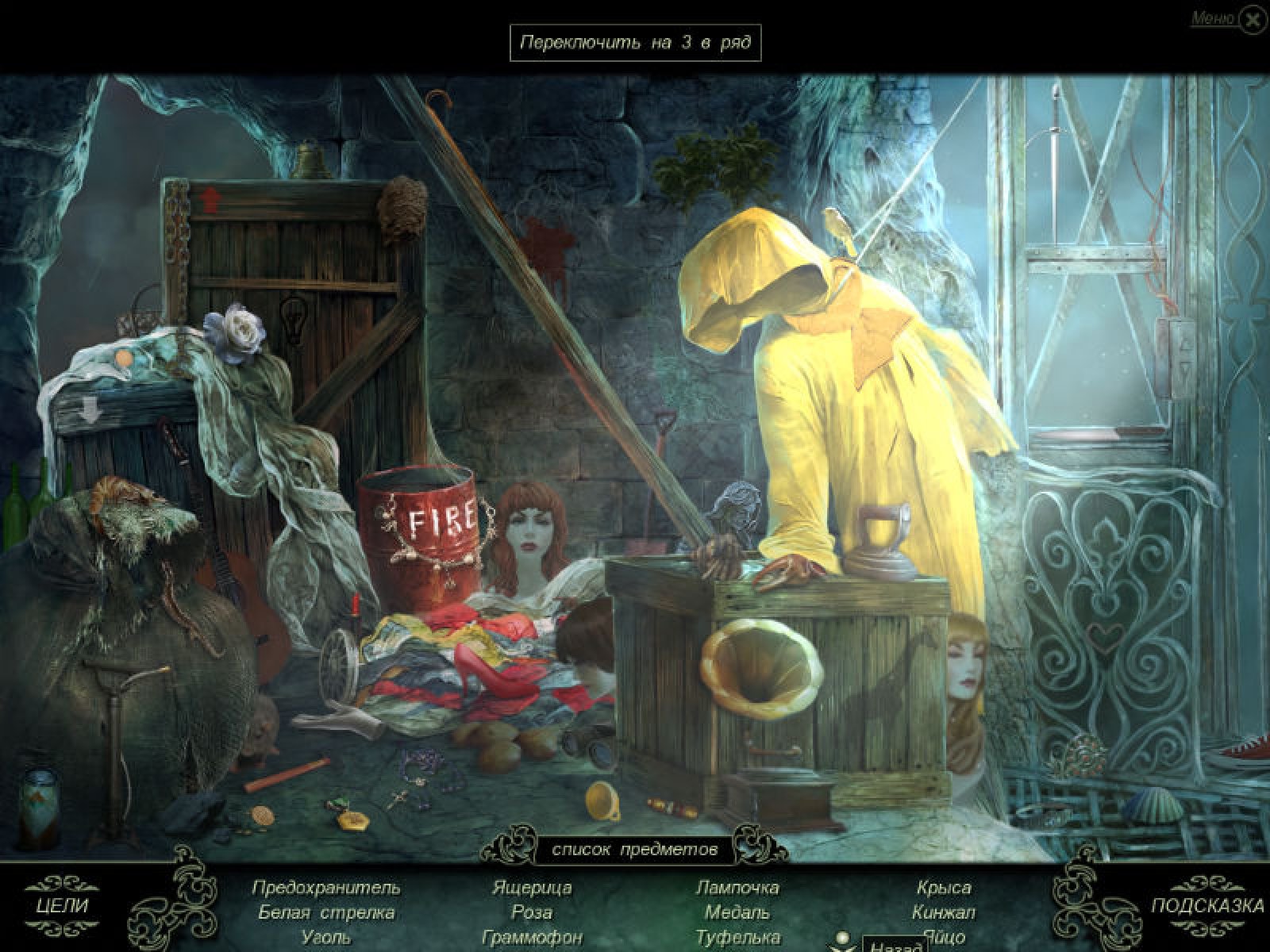Click the список предметов header tab
The image size is (1270, 952).
point(635,850)
